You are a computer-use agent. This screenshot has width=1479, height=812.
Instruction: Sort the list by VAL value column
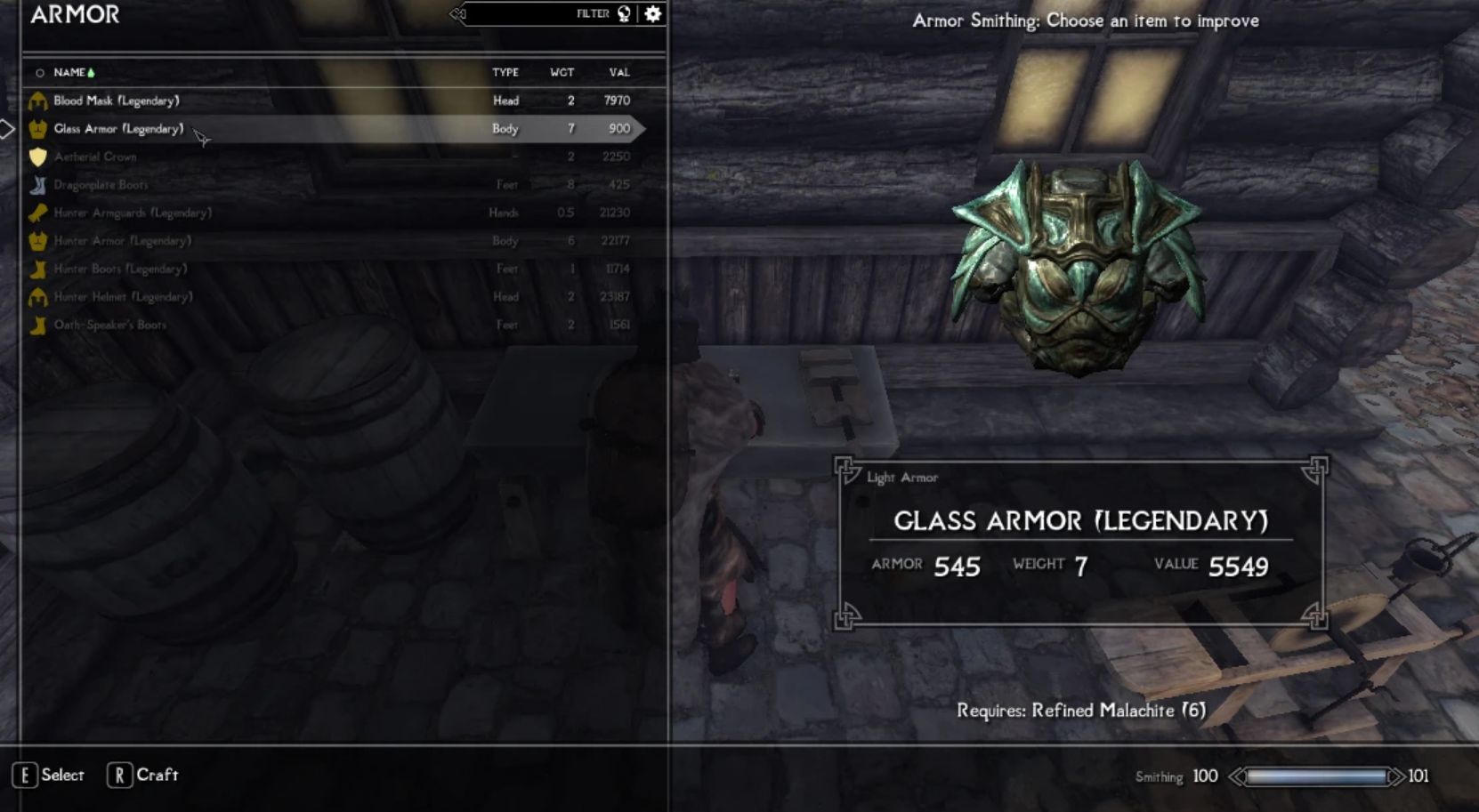pyautogui.click(x=619, y=72)
